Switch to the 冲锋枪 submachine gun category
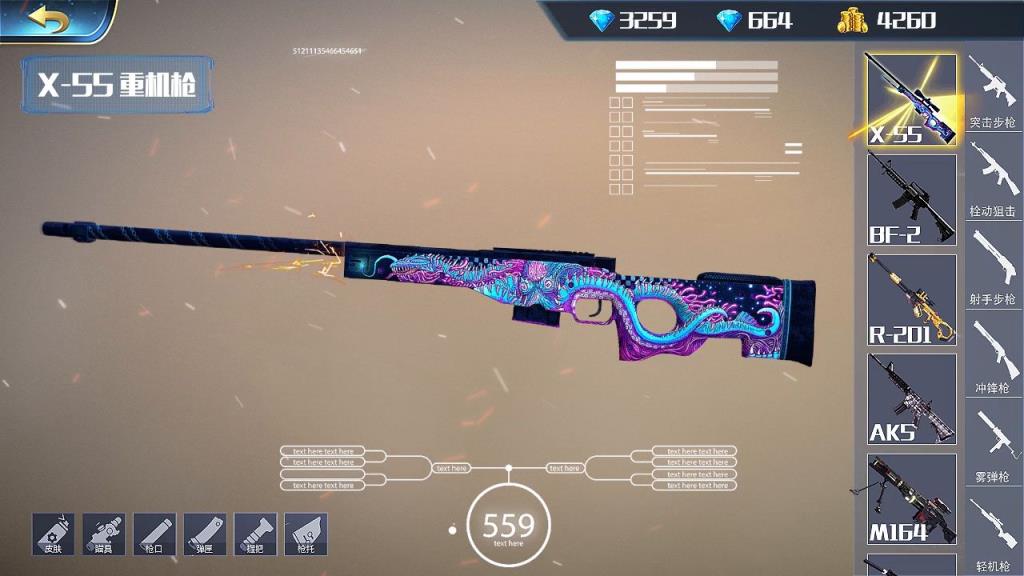The width and height of the screenshot is (1024, 576). [x=992, y=357]
